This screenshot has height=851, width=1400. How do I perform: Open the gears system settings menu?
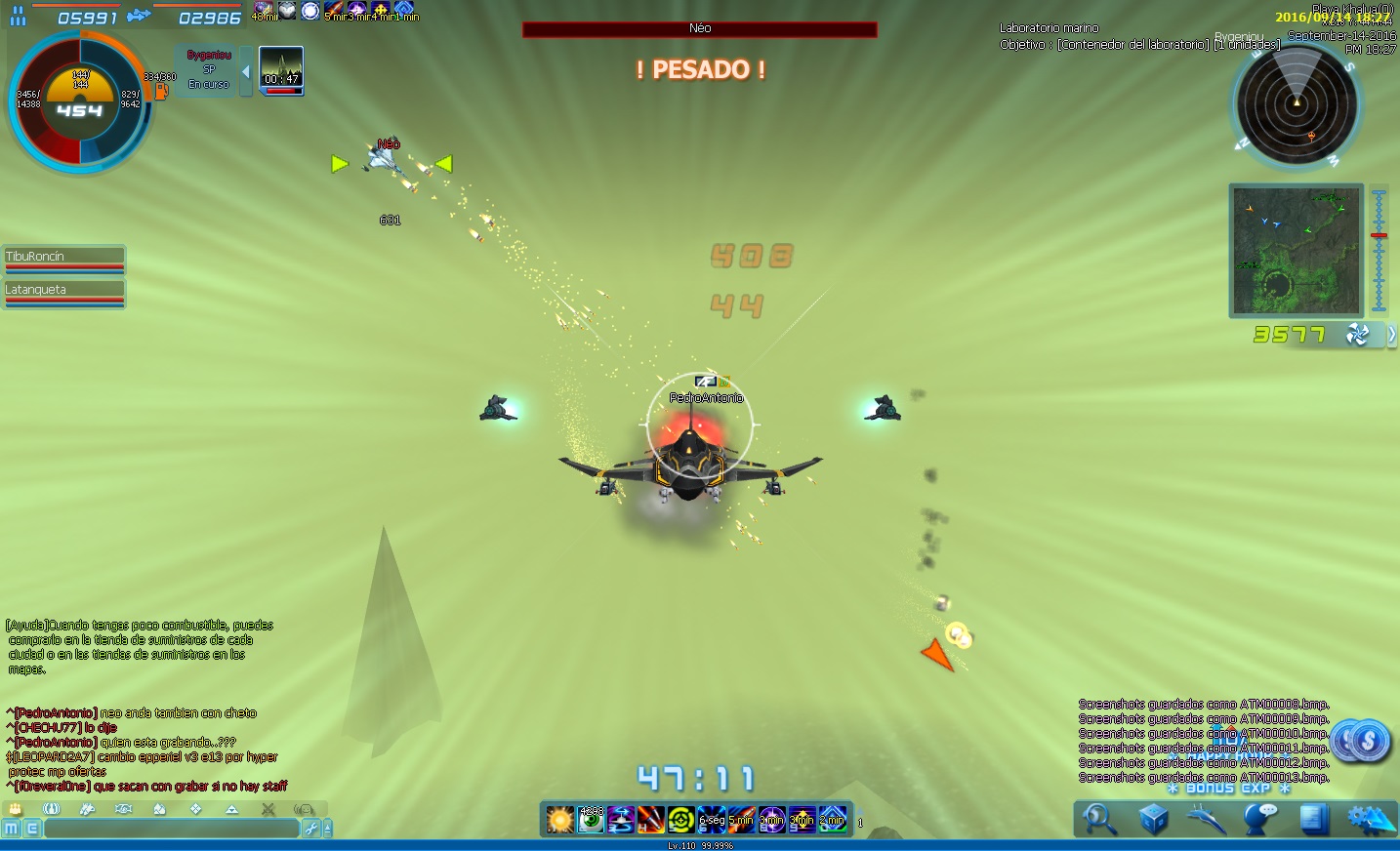pos(1369,820)
